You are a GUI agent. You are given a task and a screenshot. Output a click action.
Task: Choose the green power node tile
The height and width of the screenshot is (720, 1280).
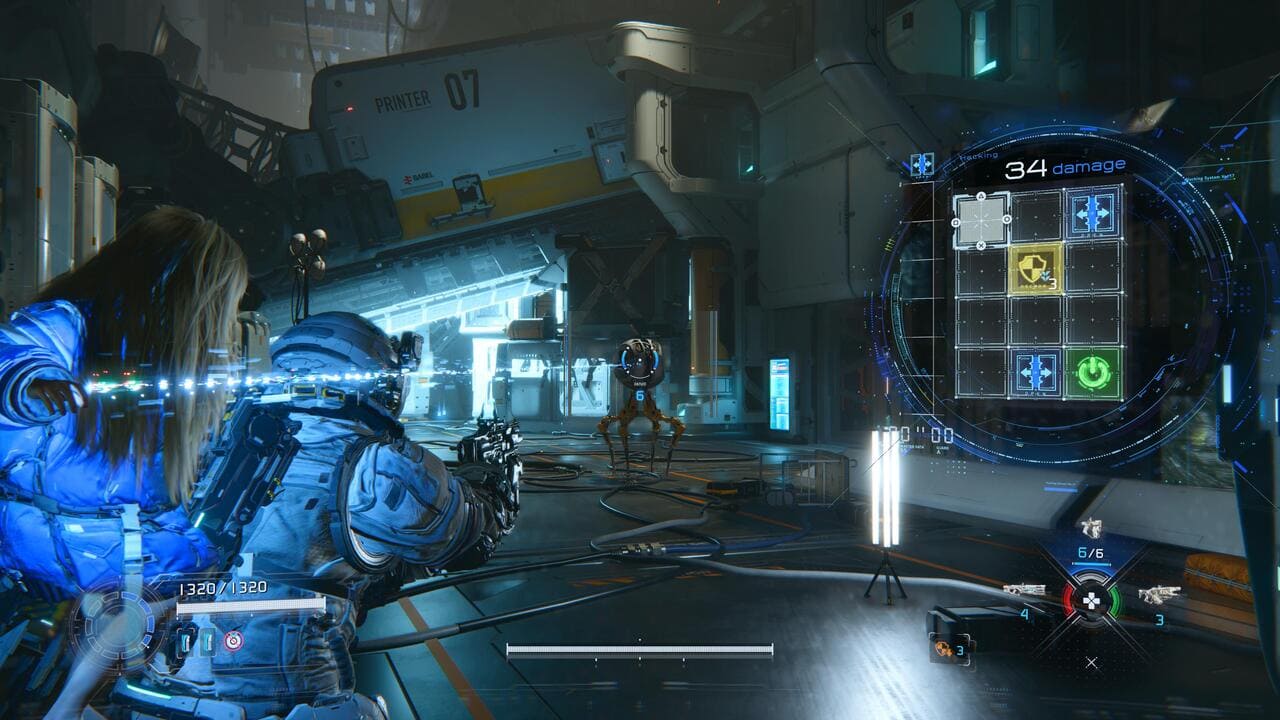[x=1092, y=373]
